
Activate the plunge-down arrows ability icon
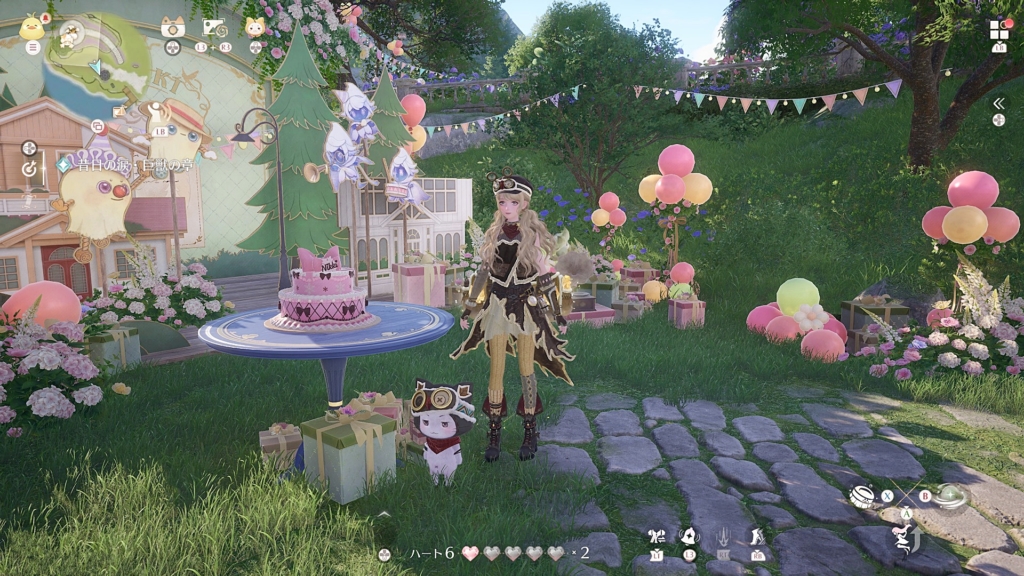coord(724,536)
